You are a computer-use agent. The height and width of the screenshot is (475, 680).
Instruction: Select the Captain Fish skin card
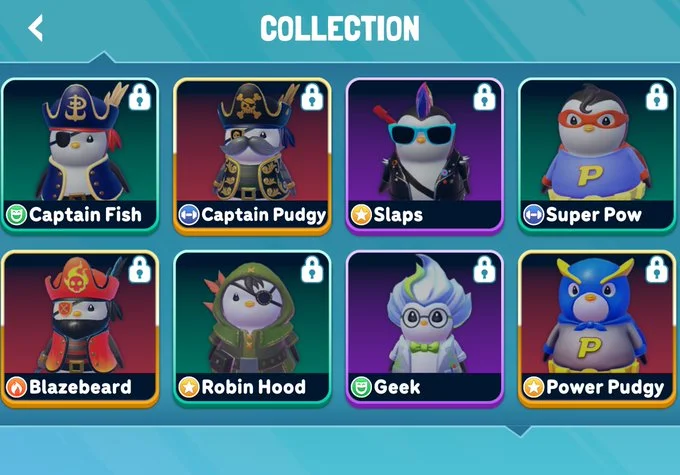[80, 155]
